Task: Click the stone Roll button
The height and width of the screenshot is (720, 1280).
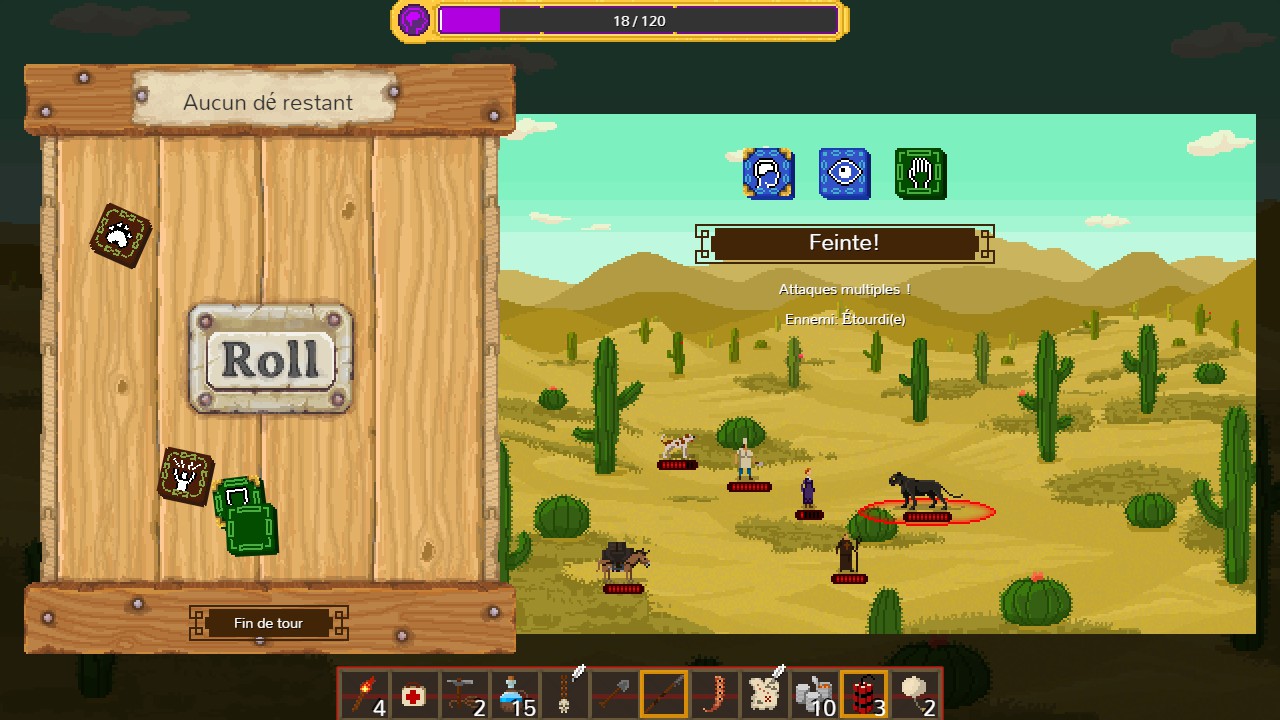Action: pos(270,359)
